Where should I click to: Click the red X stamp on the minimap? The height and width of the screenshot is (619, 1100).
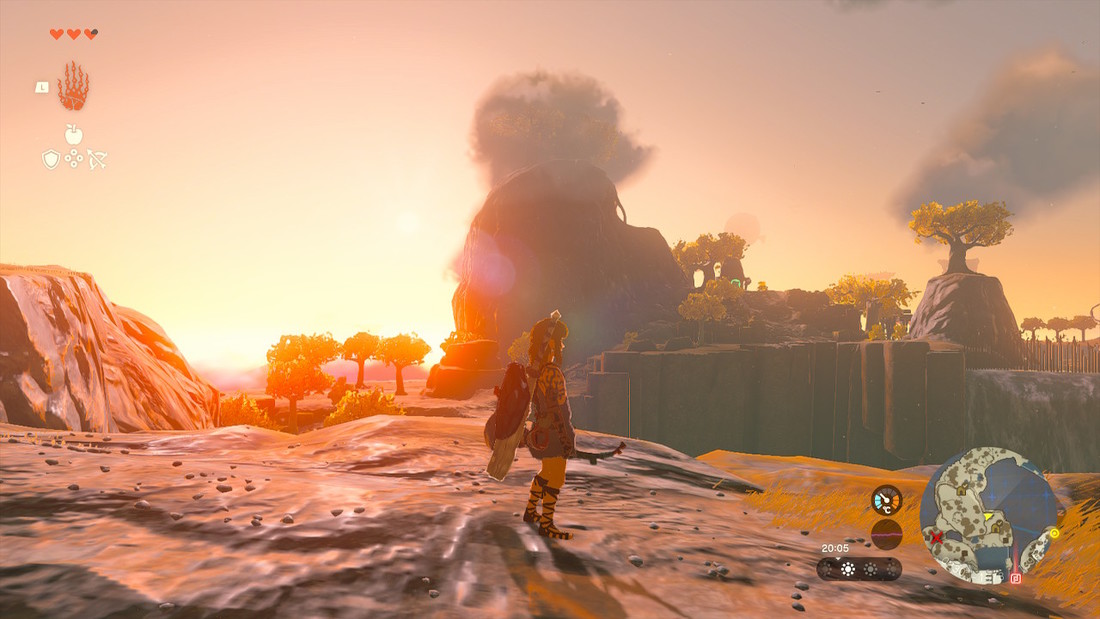(936, 537)
